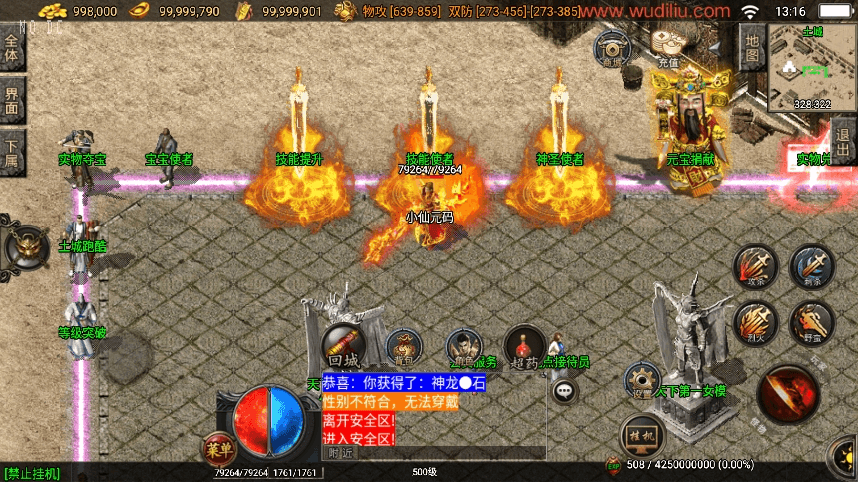The width and height of the screenshot is (858, 482).
Task: Open the 背包 backpack
Action: click(403, 347)
